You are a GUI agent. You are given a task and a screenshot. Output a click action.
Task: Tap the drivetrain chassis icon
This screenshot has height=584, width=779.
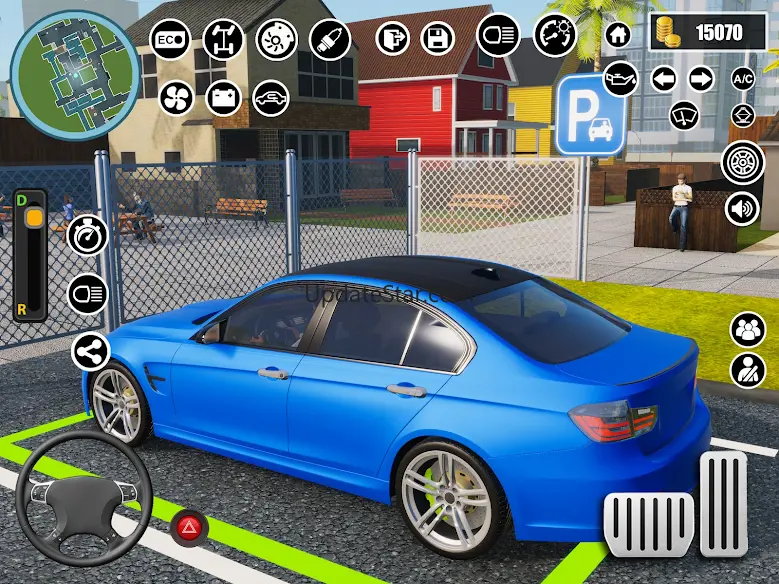tap(223, 40)
